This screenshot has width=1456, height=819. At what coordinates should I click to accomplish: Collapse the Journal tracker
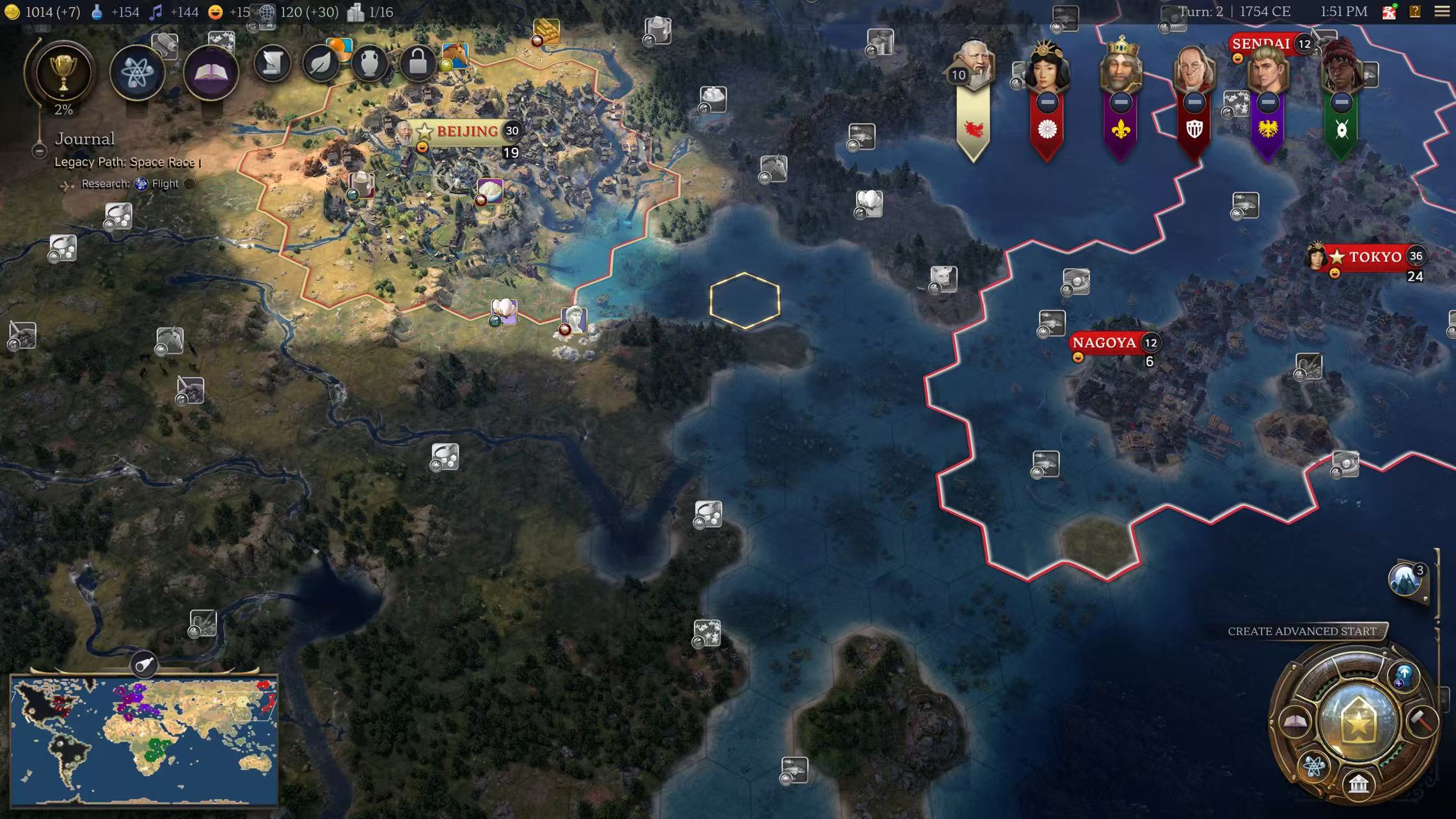(39, 151)
